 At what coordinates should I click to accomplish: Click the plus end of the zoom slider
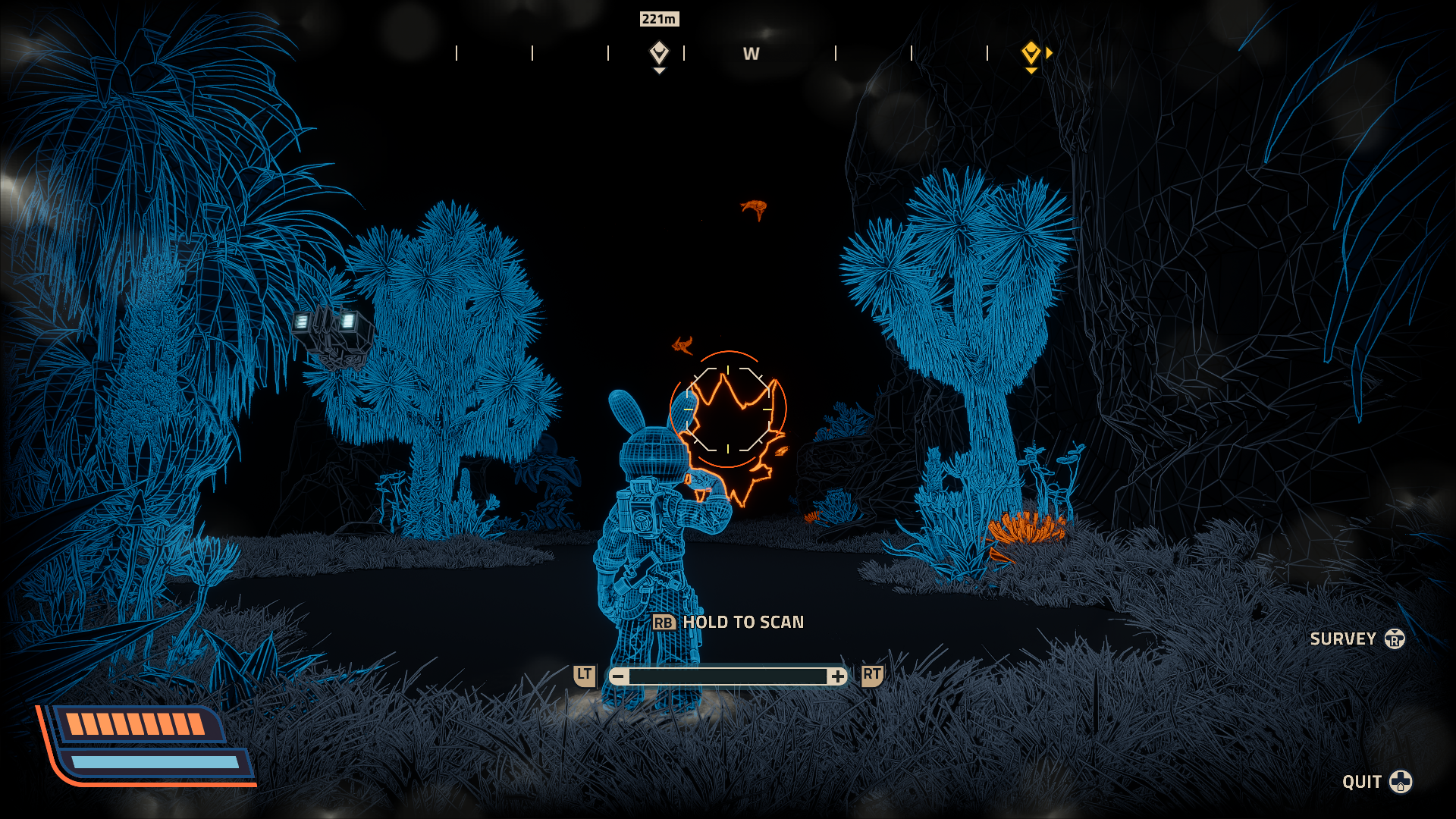(x=837, y=676)
